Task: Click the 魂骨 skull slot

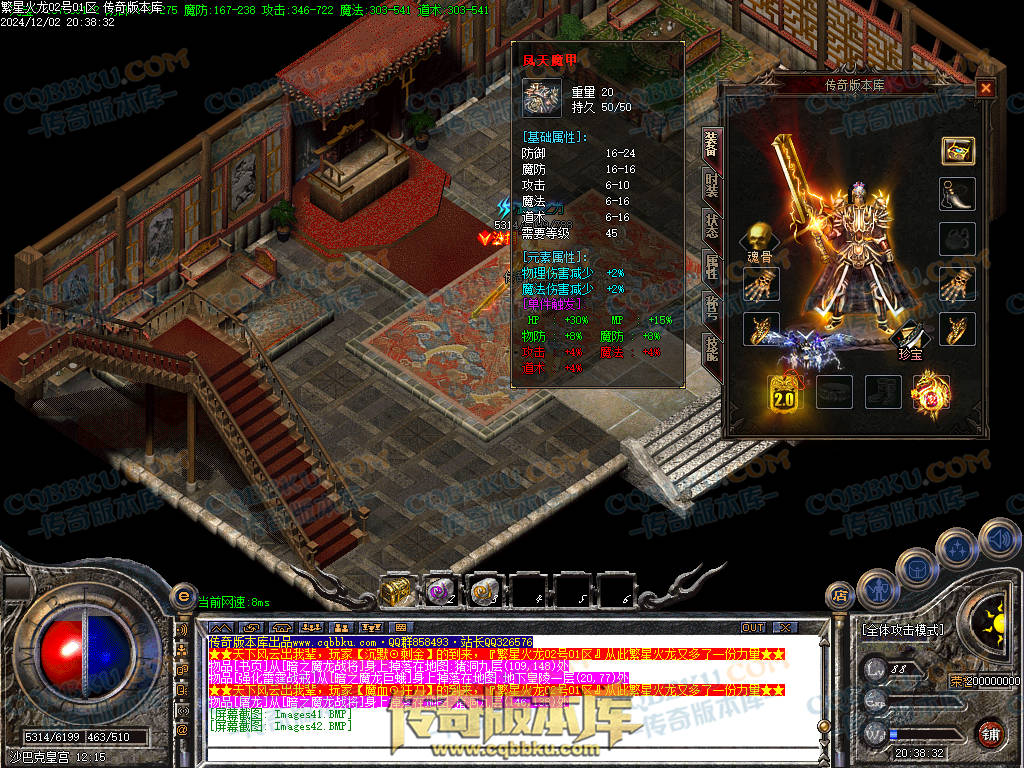Action: (758, 238)
